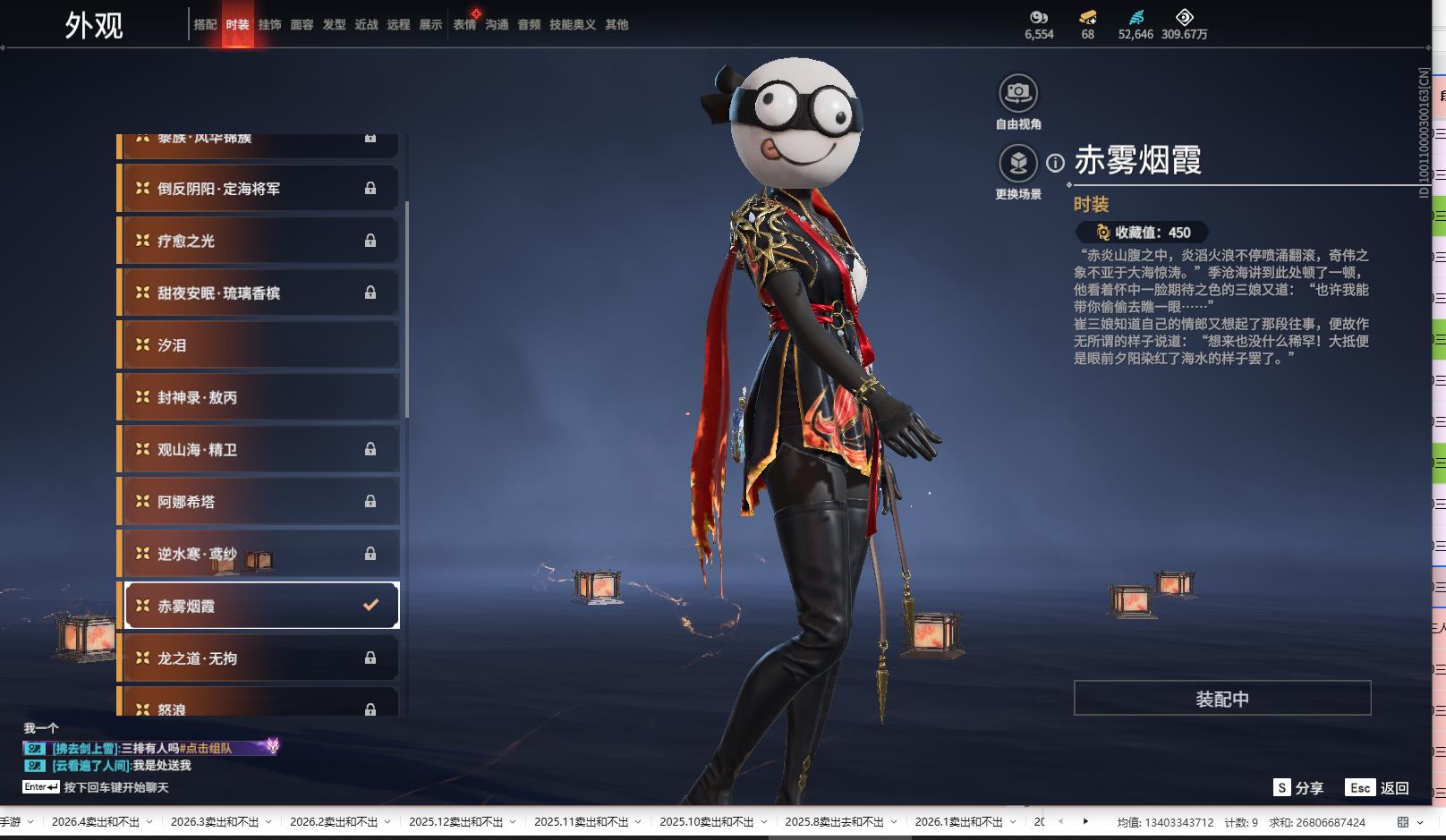Select the 封神录·敖丙 outfit
The width and height of the screenshot is (1446, 840).
coord(259,397)
